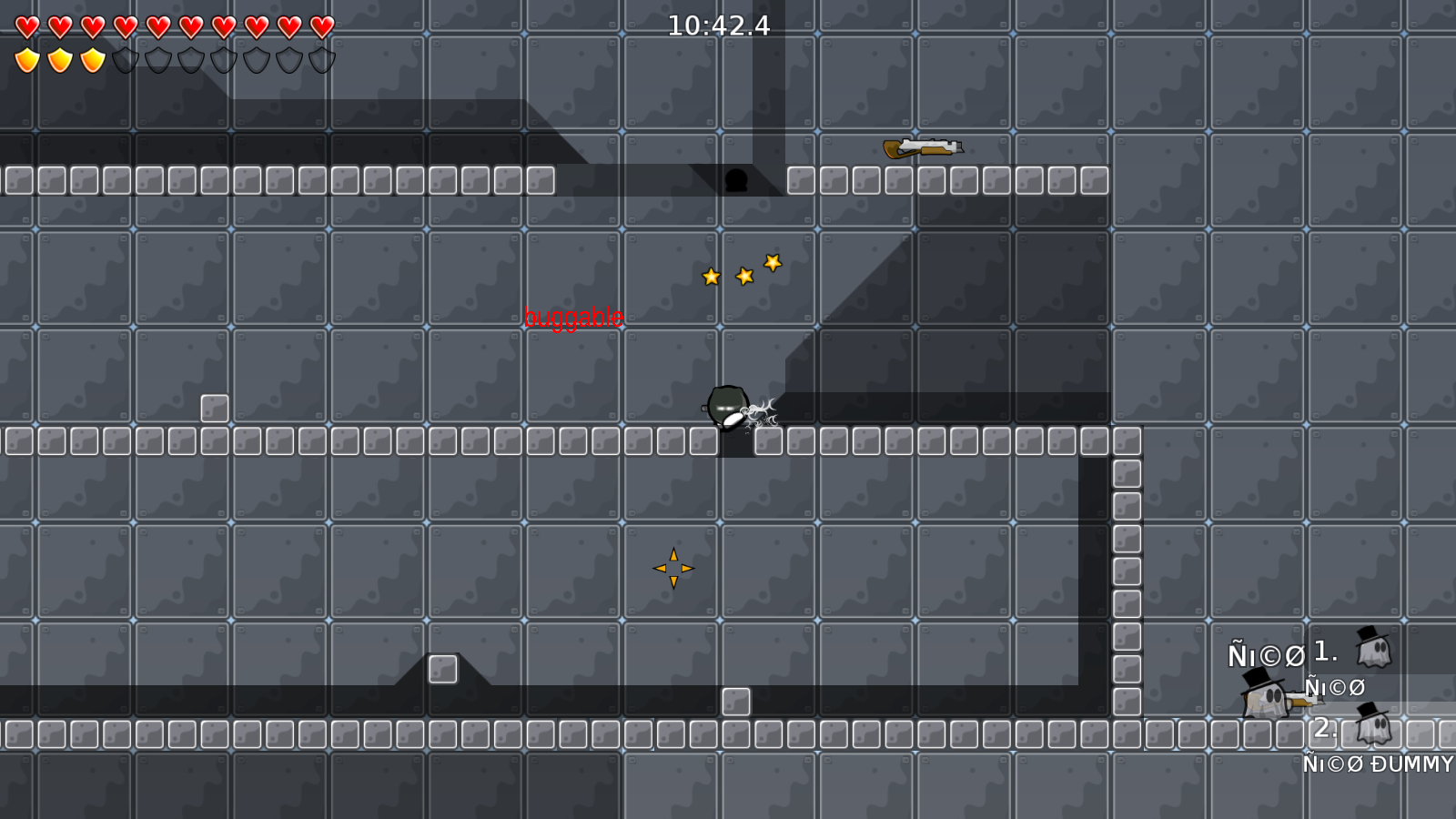Click the red buggable text label

click(574, 318)
